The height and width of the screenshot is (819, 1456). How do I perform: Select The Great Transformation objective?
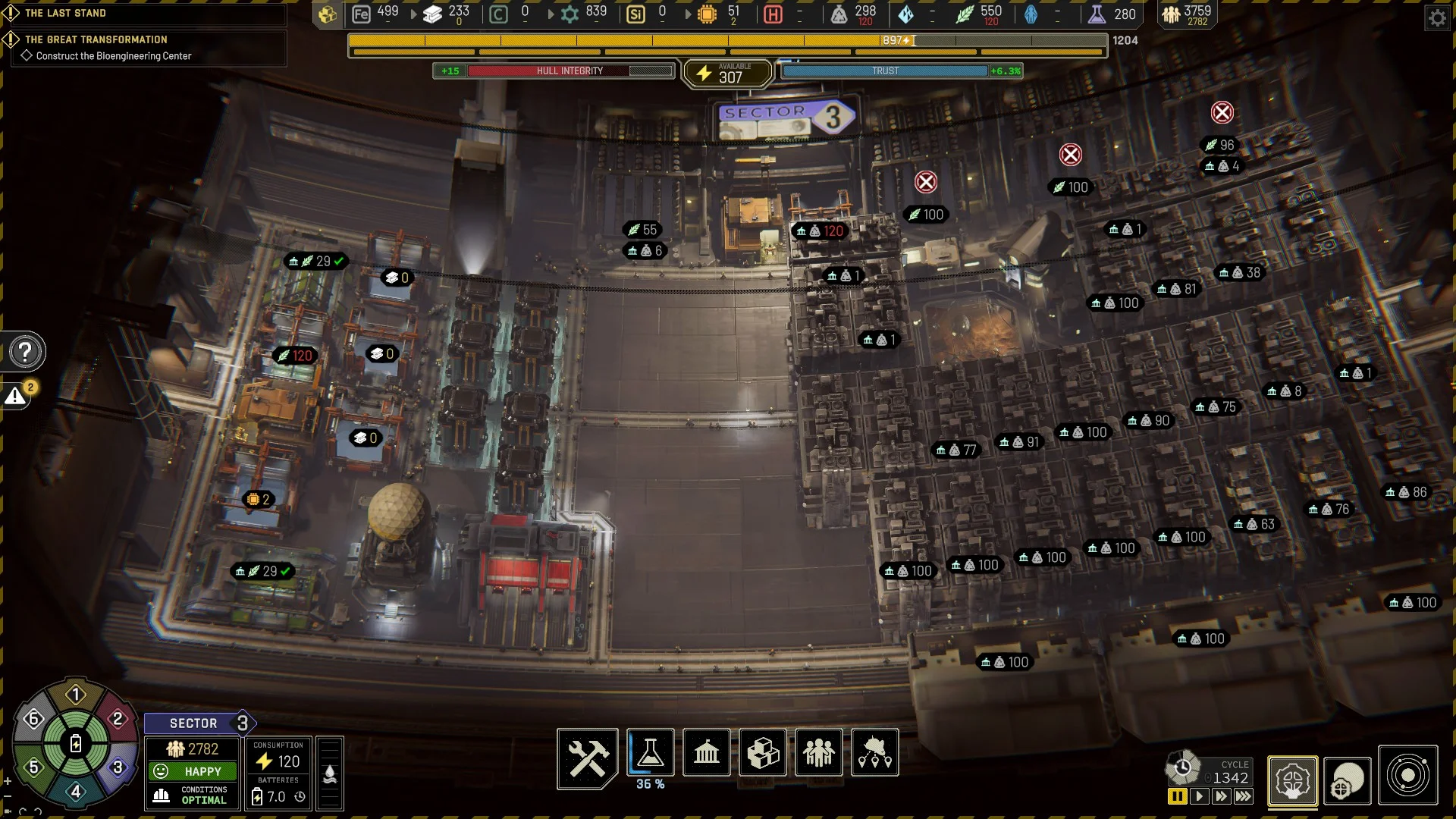[96, 39]
